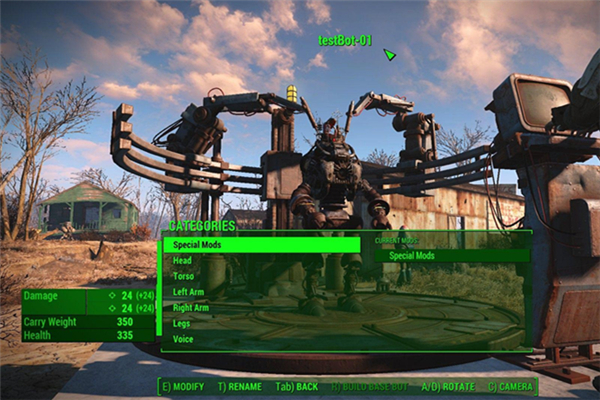Image resolution: width=600 pixels, height=400 pixels.
Task: Select the Special Mods category
Action: click(x=260, y=244)
